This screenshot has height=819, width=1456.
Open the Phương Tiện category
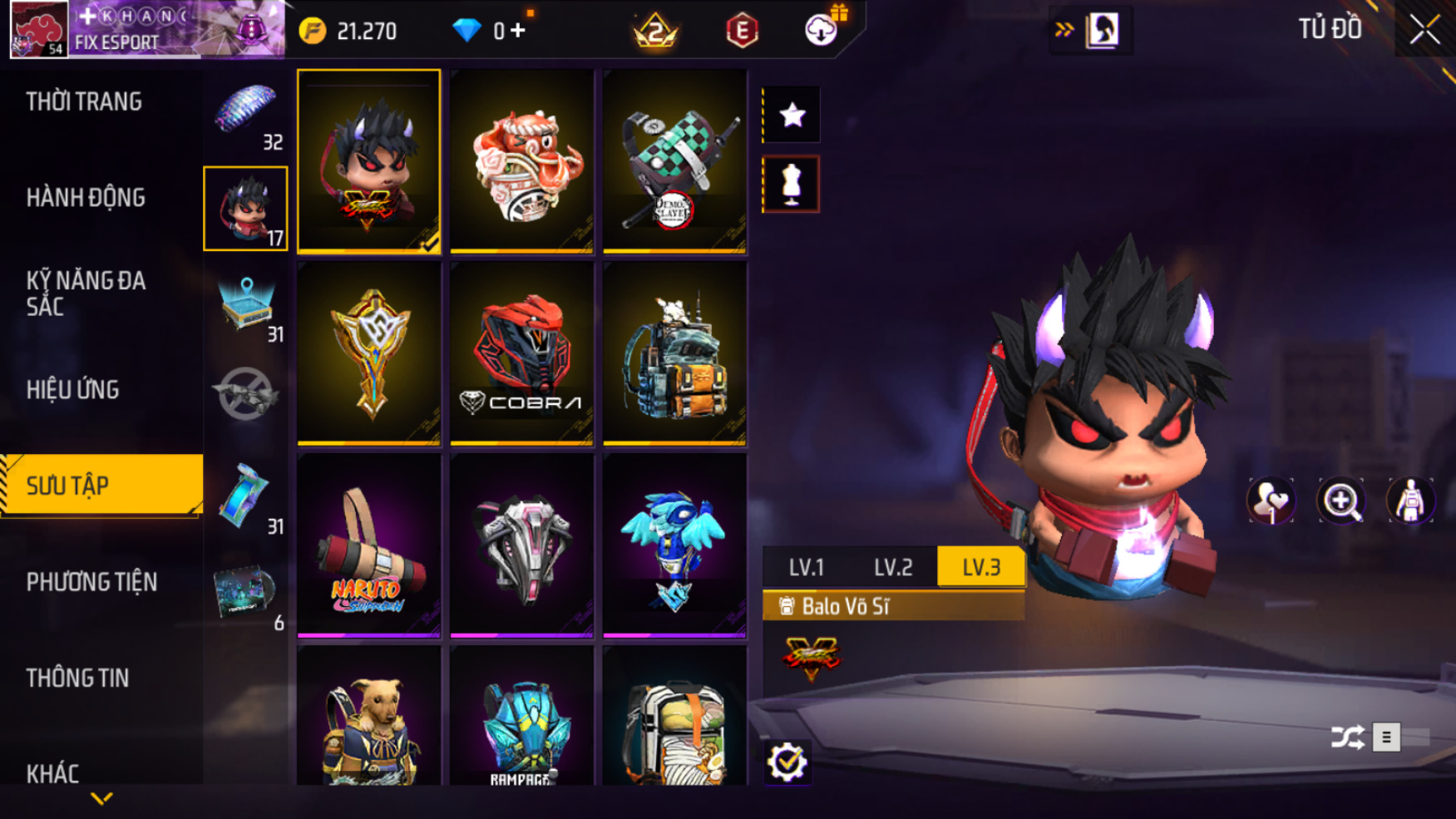[91, 582]
